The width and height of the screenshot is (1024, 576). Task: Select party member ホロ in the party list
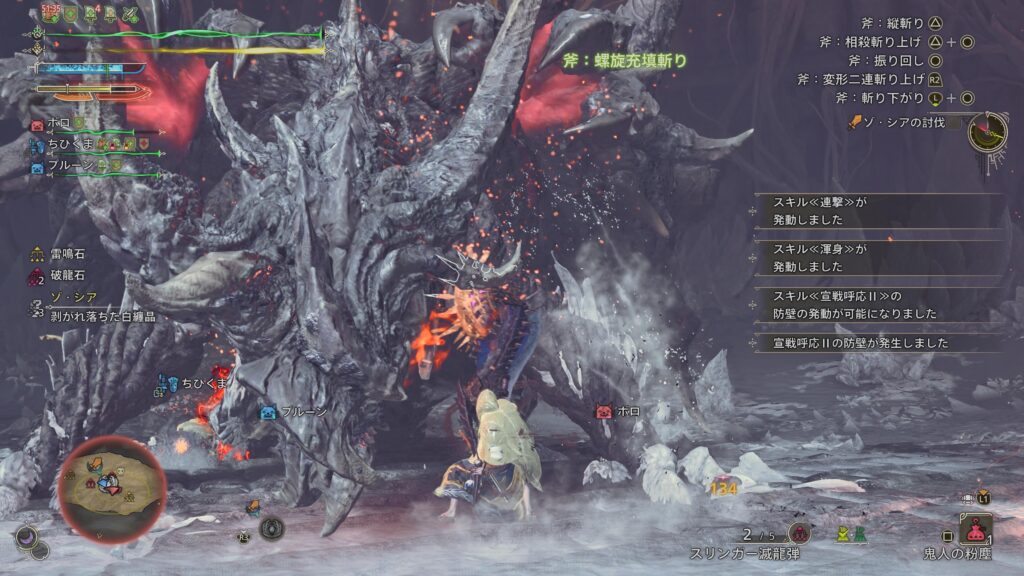coord(55,125)
